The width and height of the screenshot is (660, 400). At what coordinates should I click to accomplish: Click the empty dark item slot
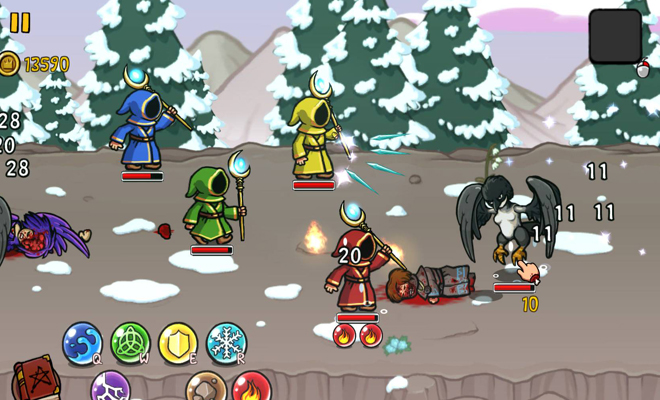615,36
